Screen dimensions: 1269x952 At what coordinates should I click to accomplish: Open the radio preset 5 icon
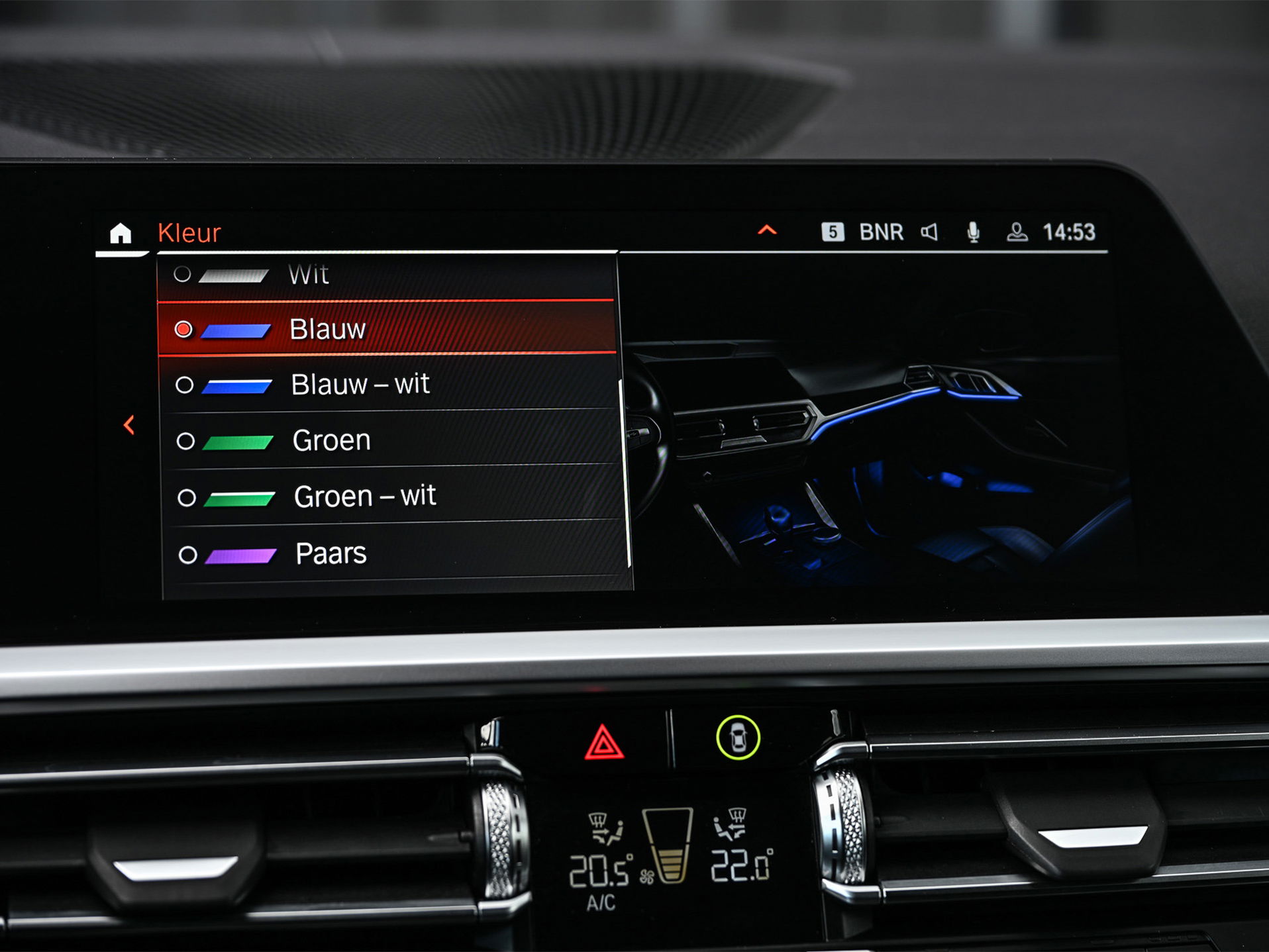pyautogui.click(x=834, y=231)
